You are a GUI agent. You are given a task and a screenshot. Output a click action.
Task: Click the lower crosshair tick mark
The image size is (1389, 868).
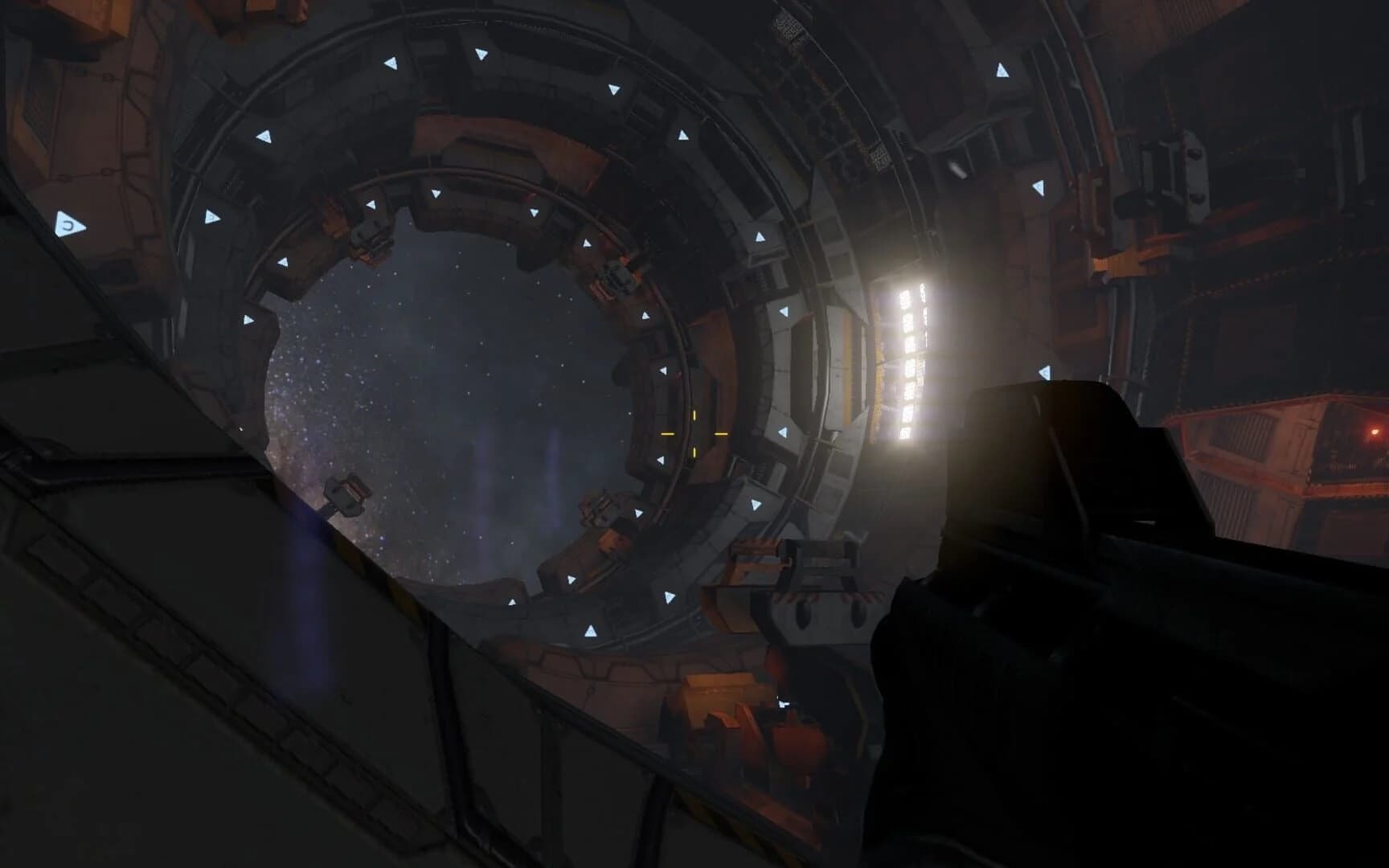(694, 452)
